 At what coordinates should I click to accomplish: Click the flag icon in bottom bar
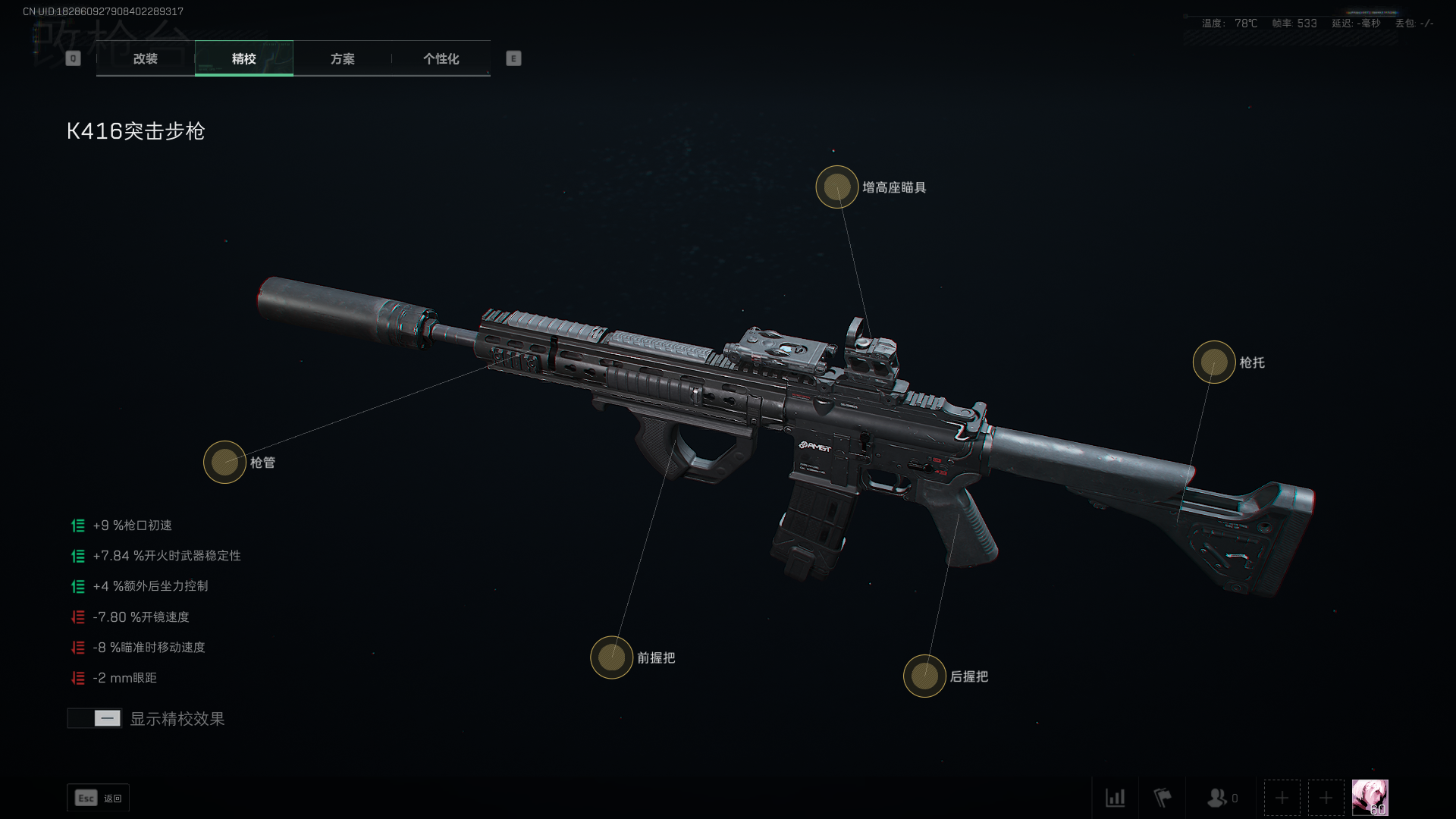click(x=1162, y=798)
